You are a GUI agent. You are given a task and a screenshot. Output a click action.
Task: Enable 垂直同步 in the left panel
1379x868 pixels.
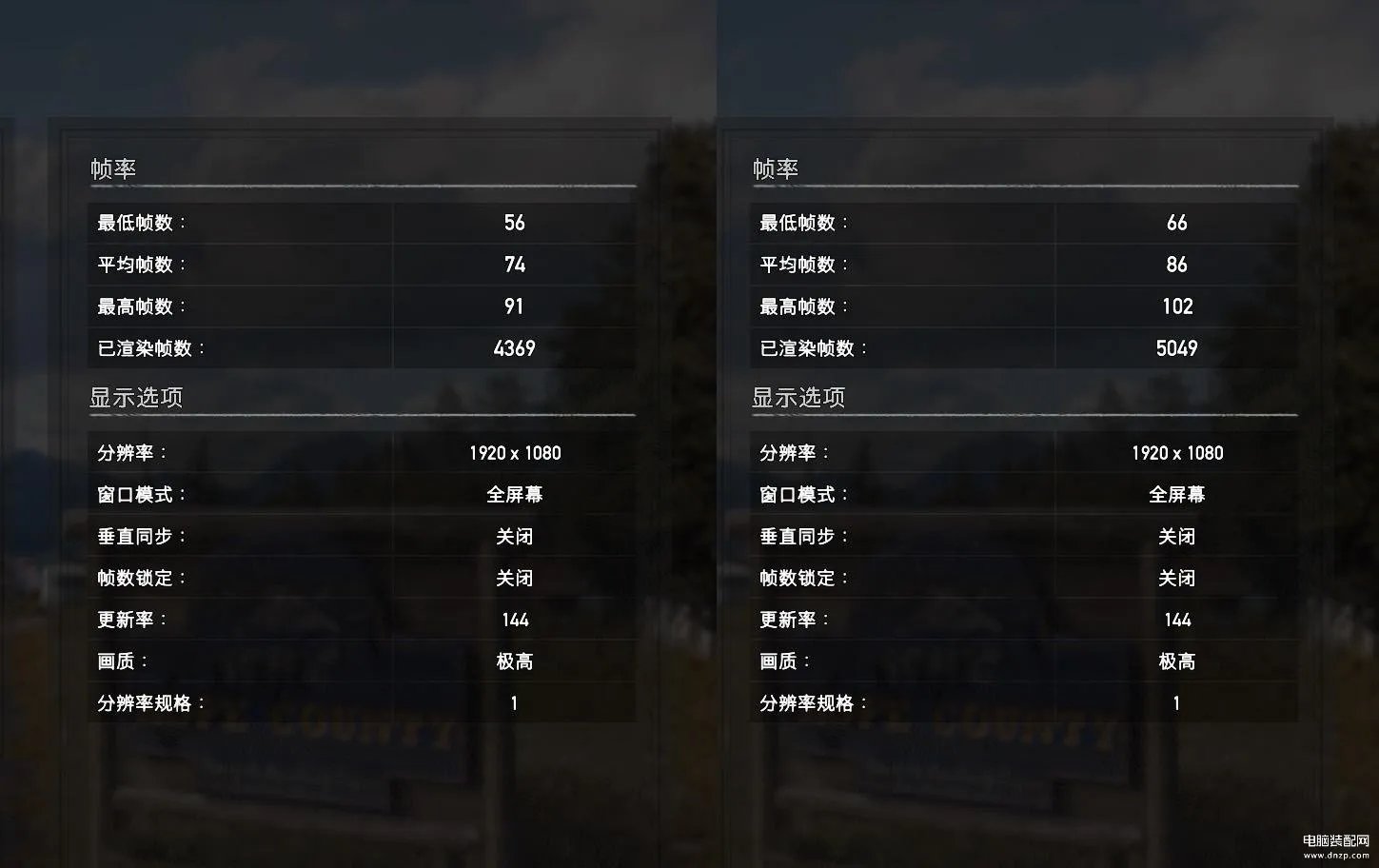(x=514, y=536)
